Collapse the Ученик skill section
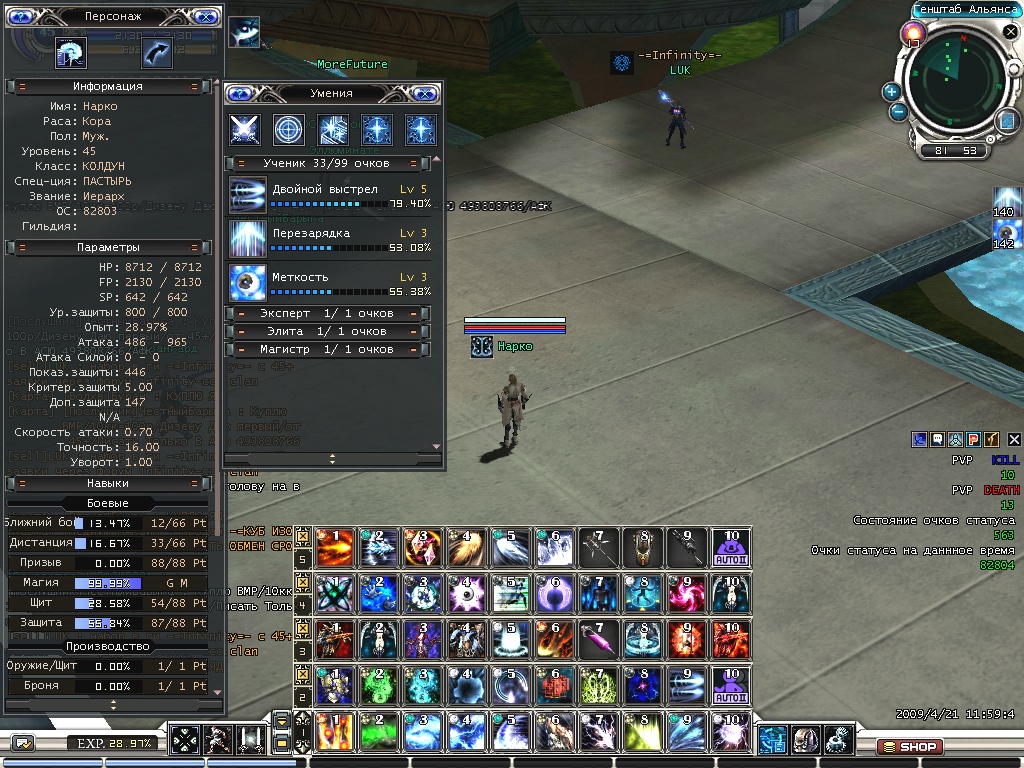 coord(329,163)
